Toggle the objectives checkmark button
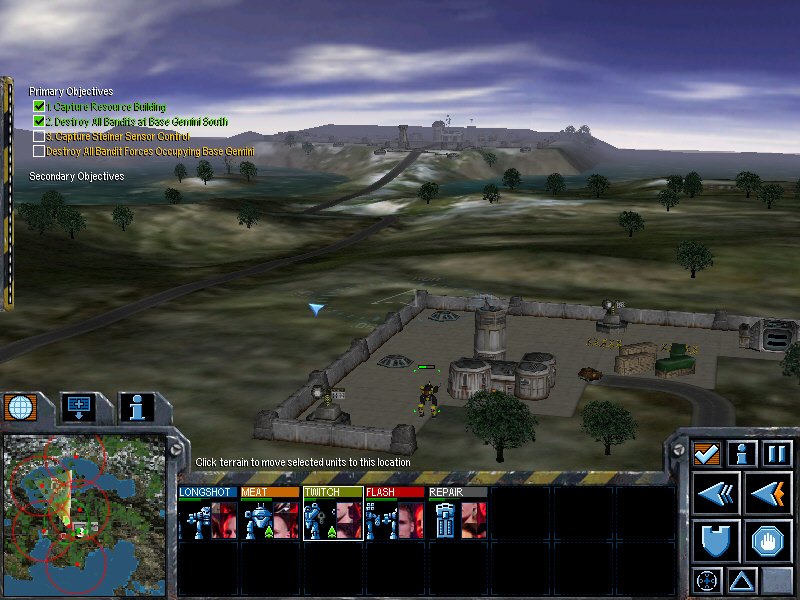Viewport: 800px width, 600px height. pos(708,454)
